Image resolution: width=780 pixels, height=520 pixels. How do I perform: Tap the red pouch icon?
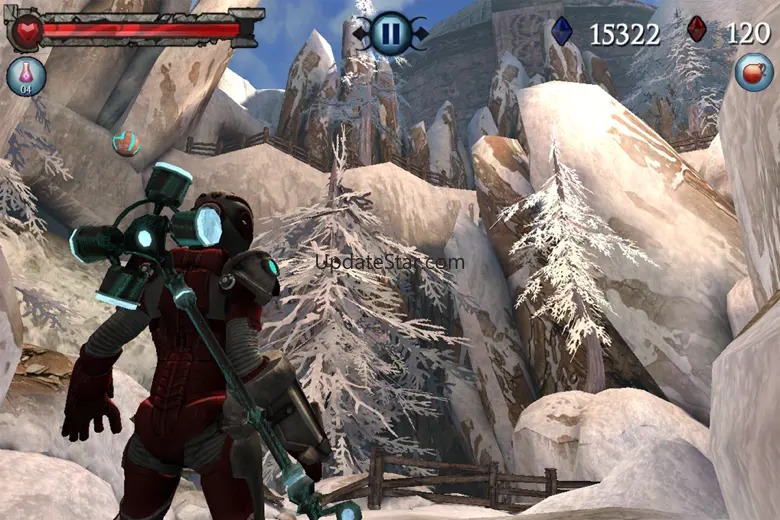(752, 72)
